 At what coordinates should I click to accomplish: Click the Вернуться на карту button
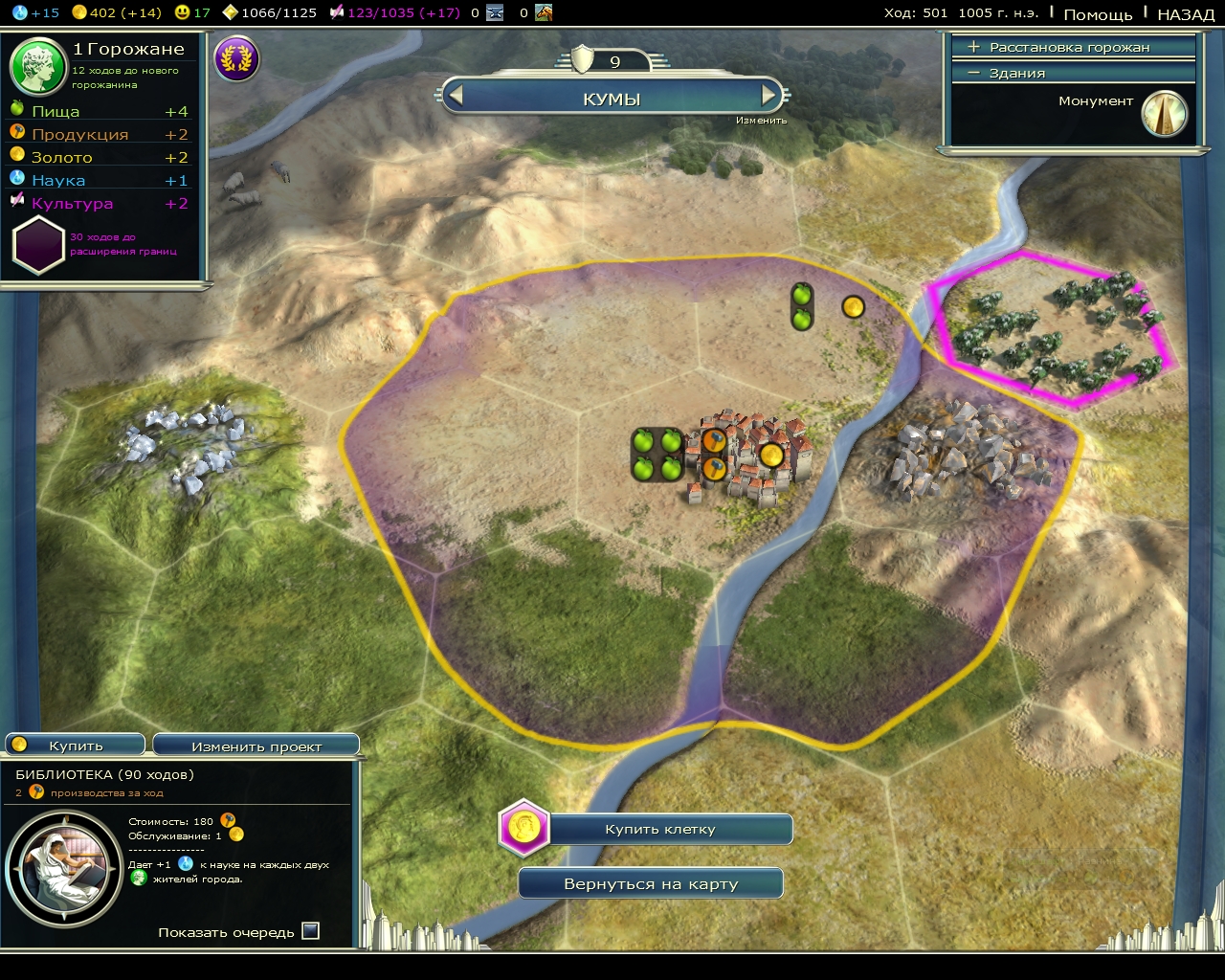pos(650,882)
